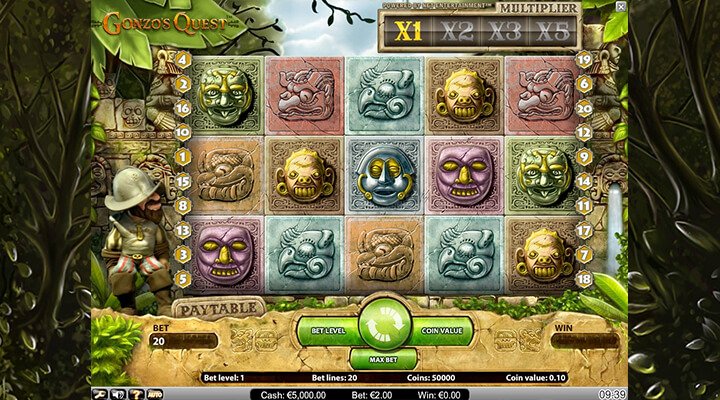The width and height of the screenshot is (720, 400).
Task: Select bet line number 19 marker
Action: pyautogui.click(x=585, y=59)
